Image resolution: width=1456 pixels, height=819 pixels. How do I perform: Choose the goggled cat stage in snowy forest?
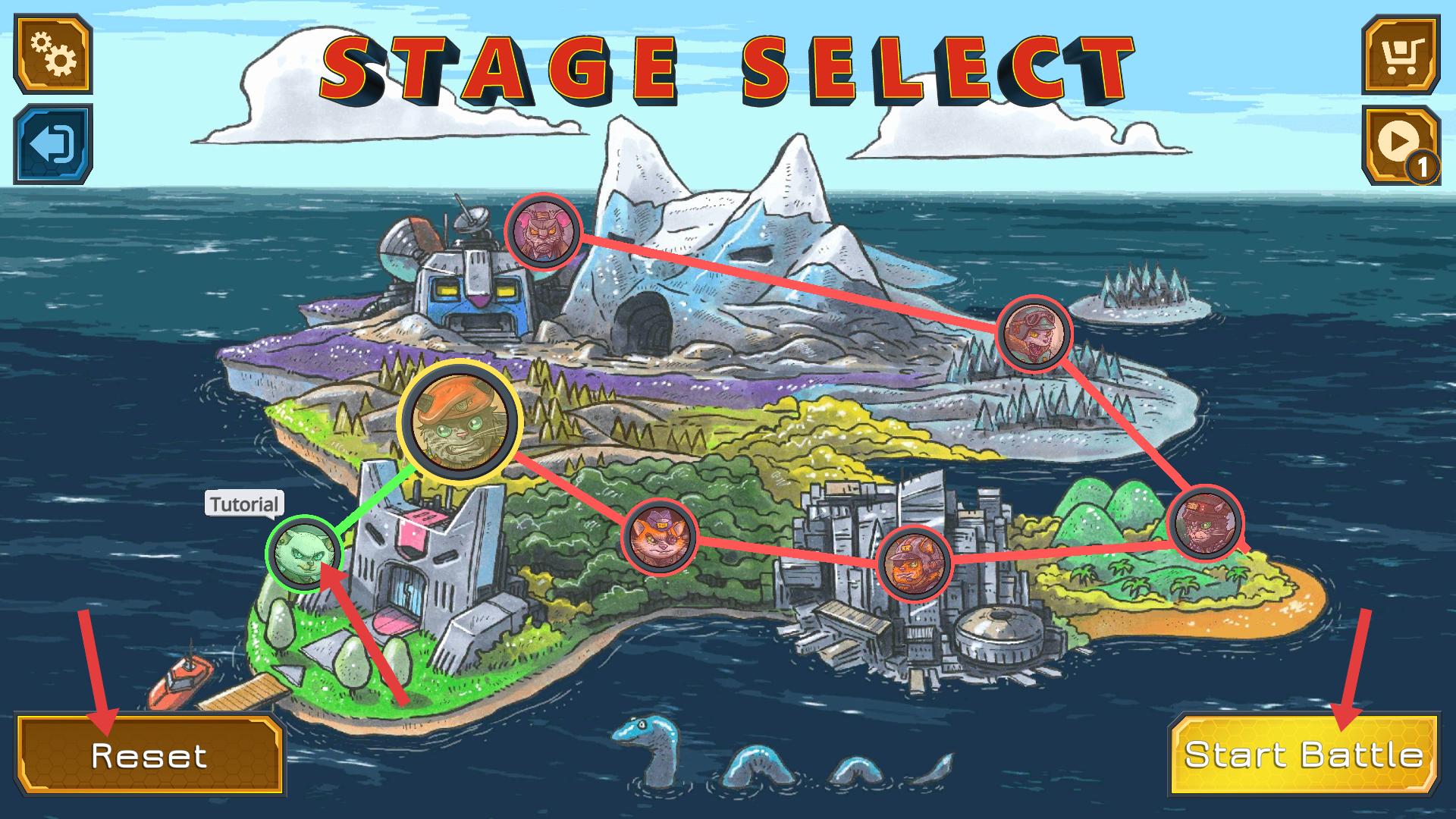click(x=1033, y=334)
